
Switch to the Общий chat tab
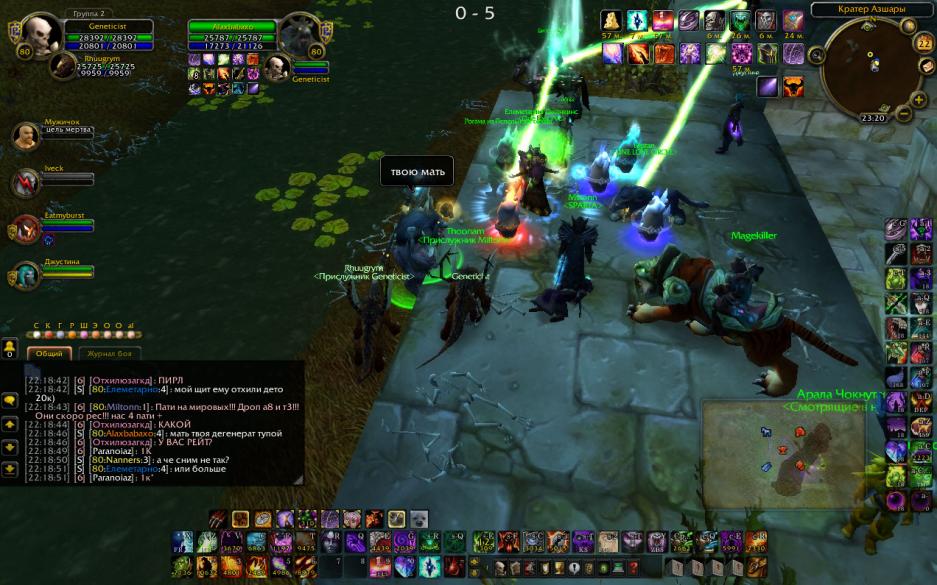coord(48,353)
